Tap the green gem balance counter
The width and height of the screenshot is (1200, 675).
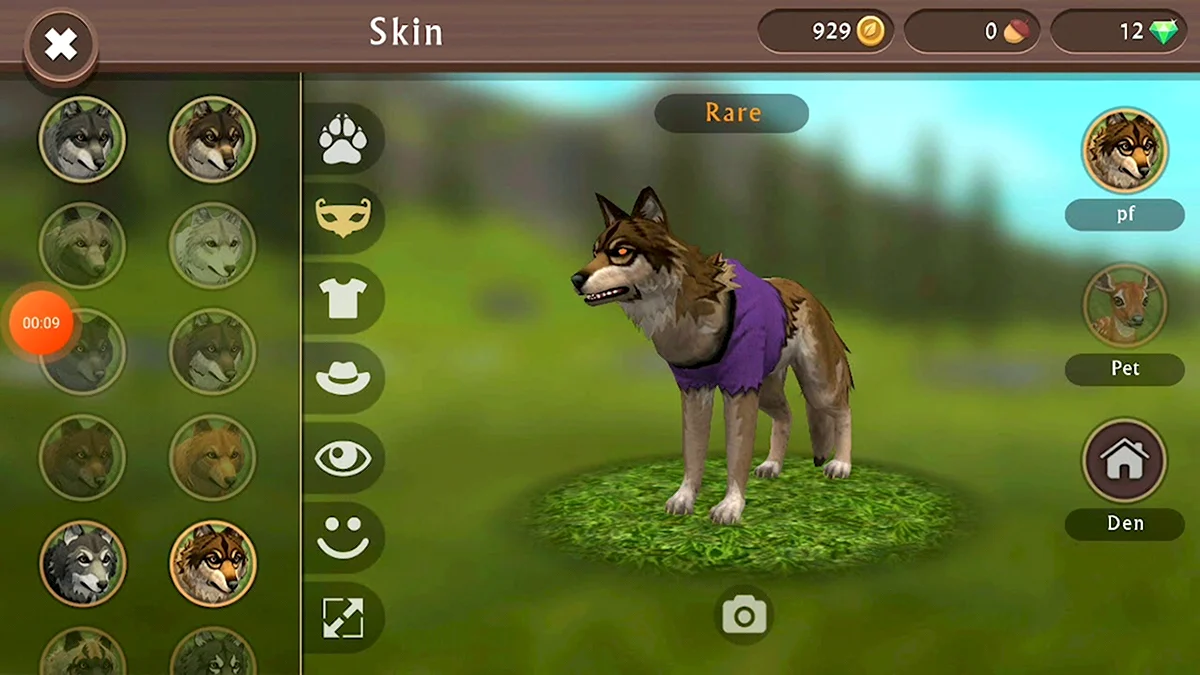point(1124,32)
